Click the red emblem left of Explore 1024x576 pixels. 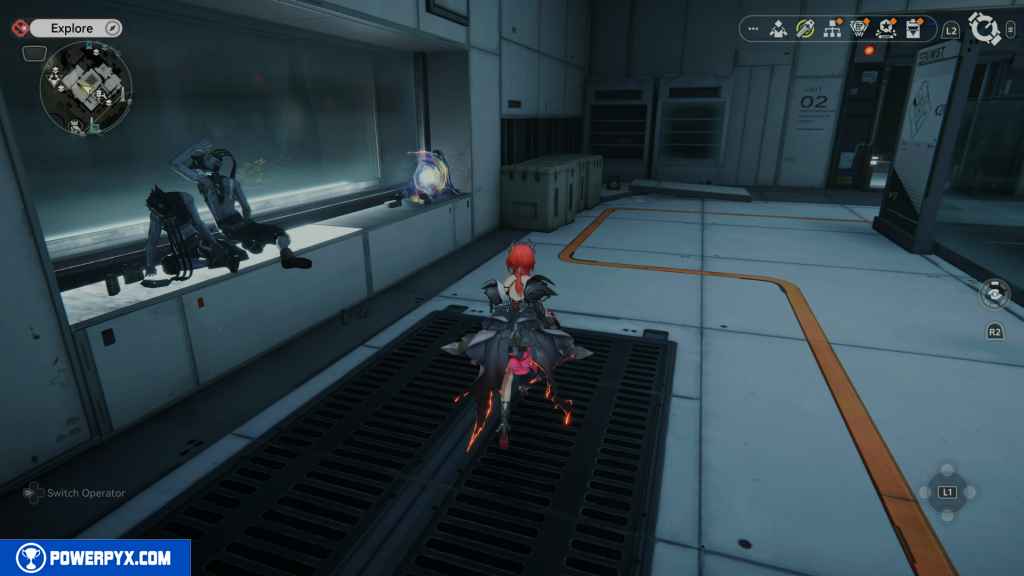coord(16,28)
